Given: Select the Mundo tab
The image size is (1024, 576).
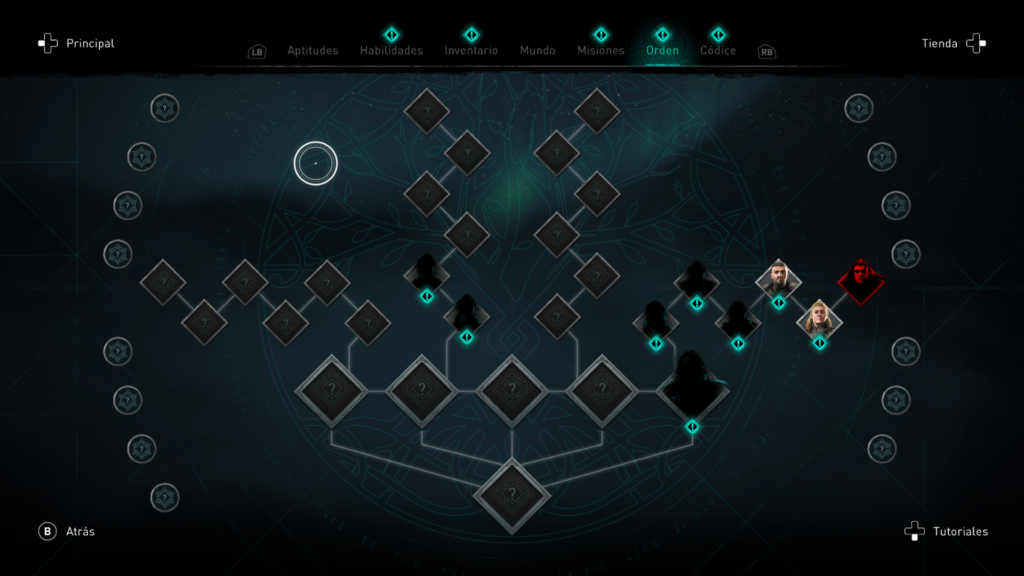Looking at the screenshot, I should point(537,50).
